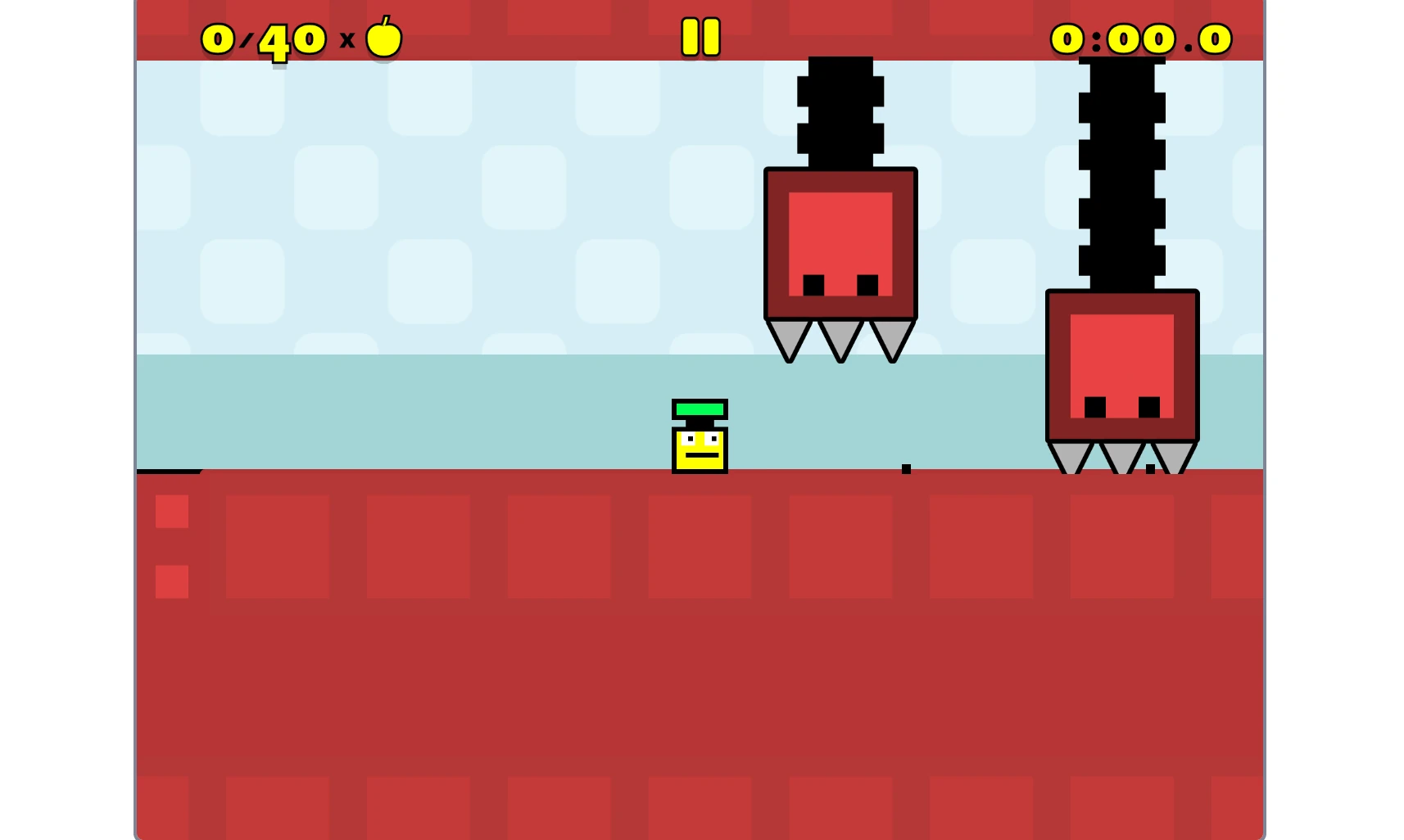Click the hanging red spike enemy on the left

click(839, 242)
